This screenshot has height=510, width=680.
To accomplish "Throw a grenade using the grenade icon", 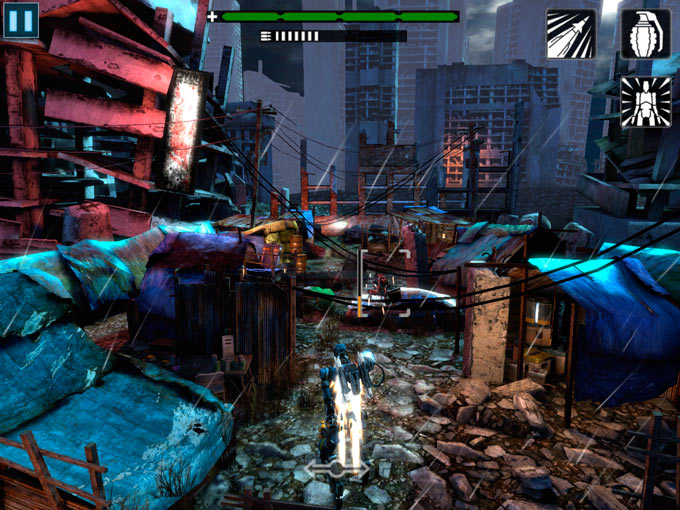I will click(x=645, y=34).
